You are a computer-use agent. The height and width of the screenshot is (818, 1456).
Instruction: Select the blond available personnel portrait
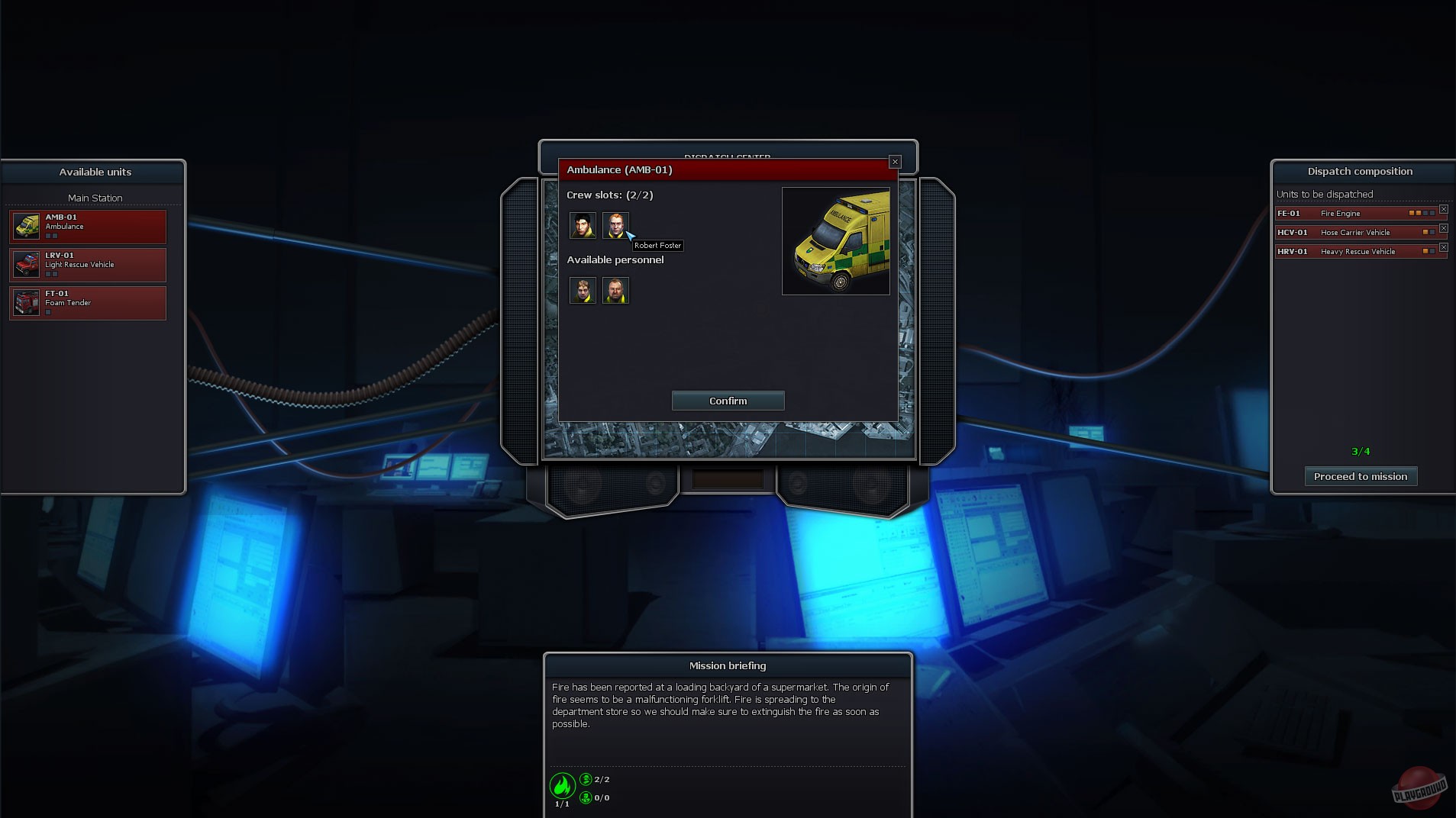coord(583,291)
